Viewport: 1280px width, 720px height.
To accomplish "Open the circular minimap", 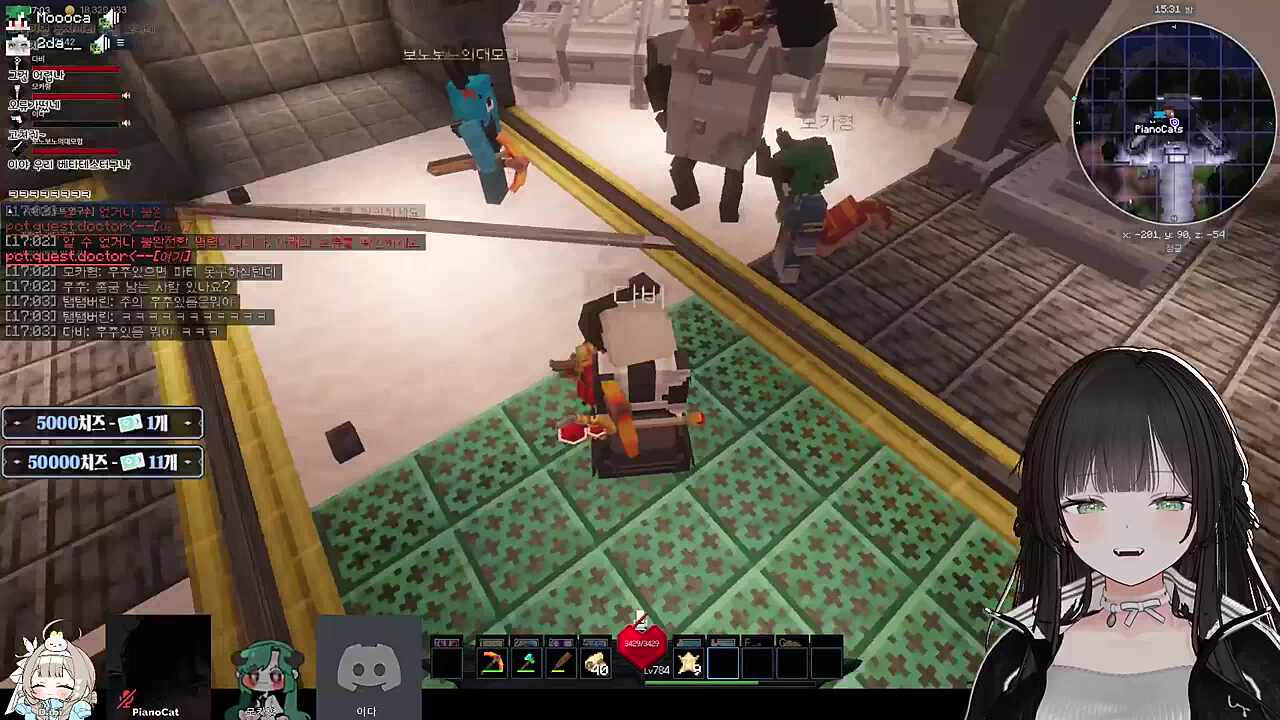I will [x=1173, y=123].
